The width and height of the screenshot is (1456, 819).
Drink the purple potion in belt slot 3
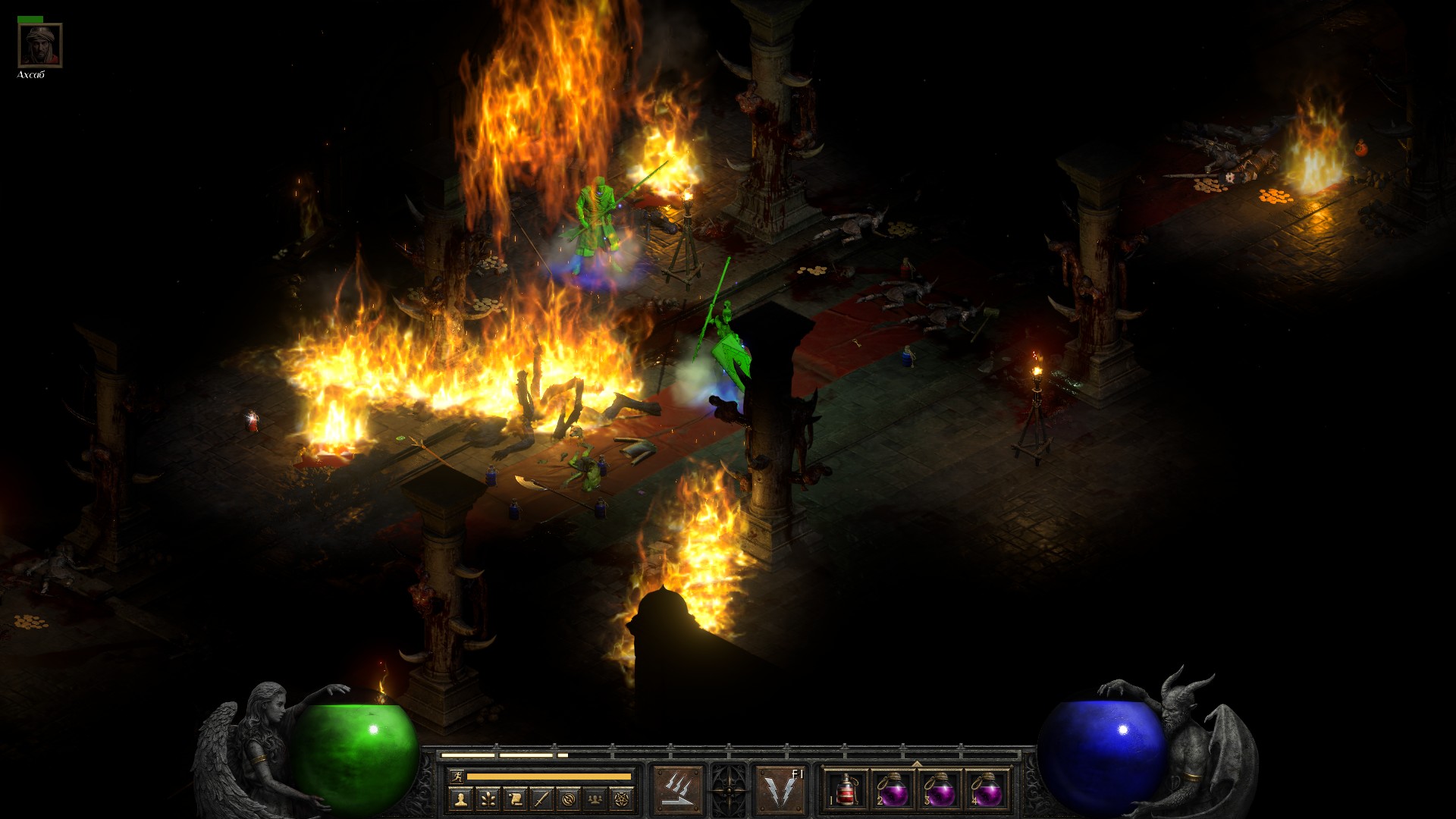pos(940,789)
